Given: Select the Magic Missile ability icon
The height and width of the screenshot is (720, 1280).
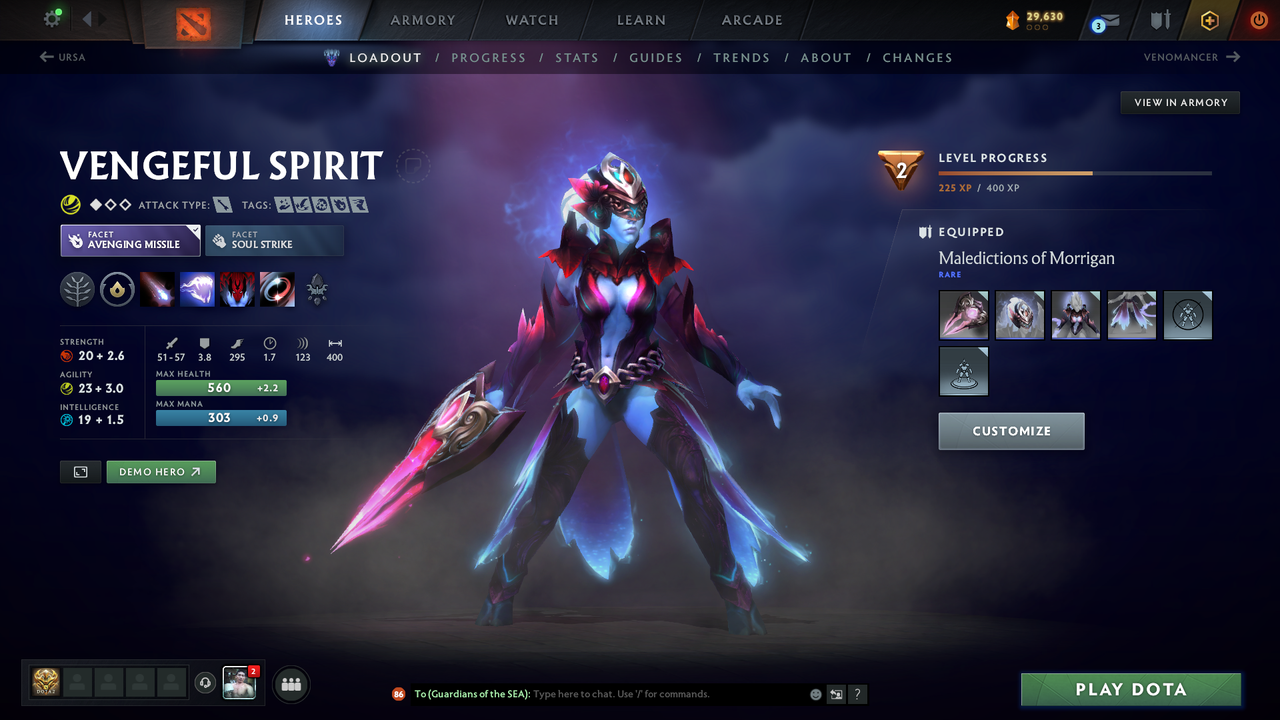Looking at the screenshot, I should coord(158,290).
